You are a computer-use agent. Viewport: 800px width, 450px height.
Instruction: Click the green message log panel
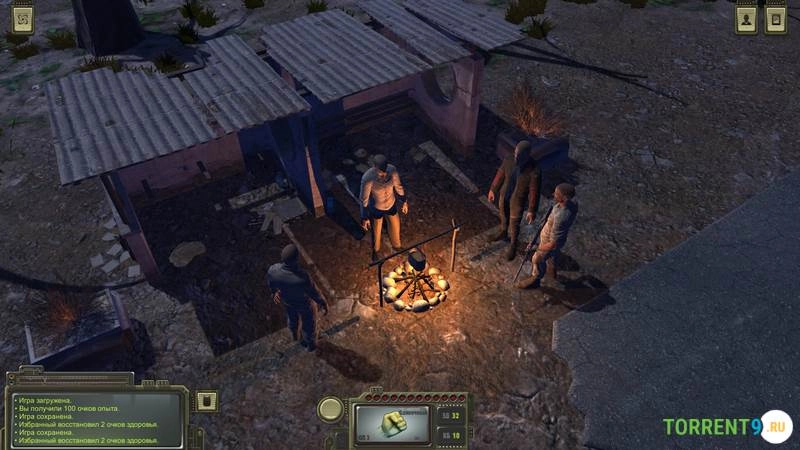coord(97,419)
